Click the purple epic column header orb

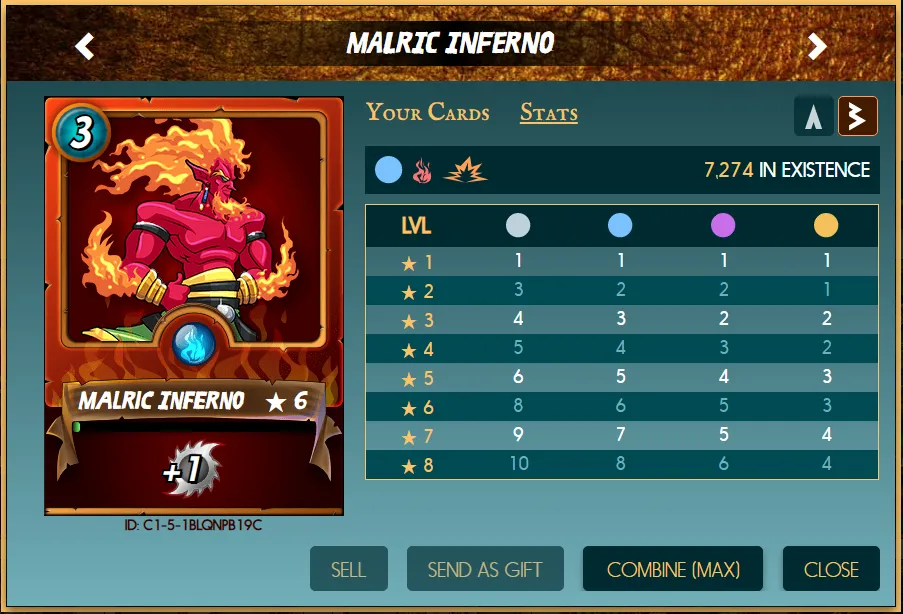tap(723, 226)
